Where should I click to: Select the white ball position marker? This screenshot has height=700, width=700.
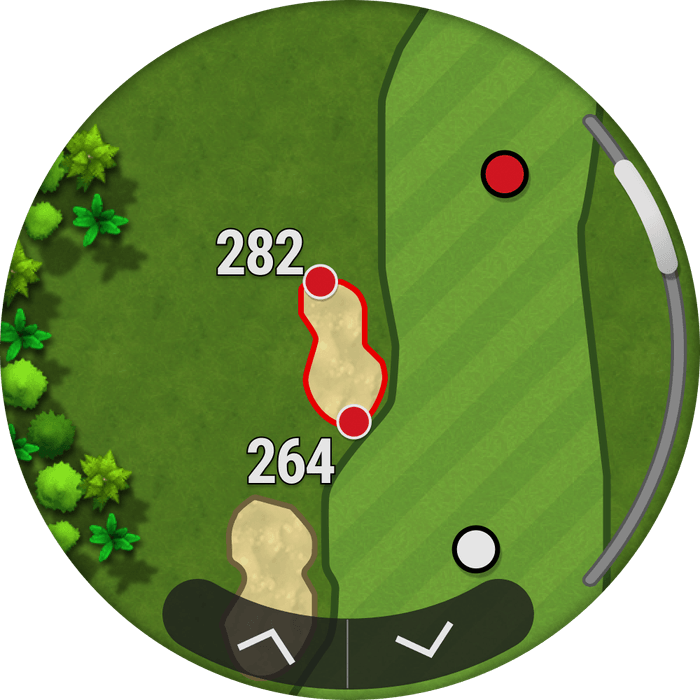click(475, 549)
